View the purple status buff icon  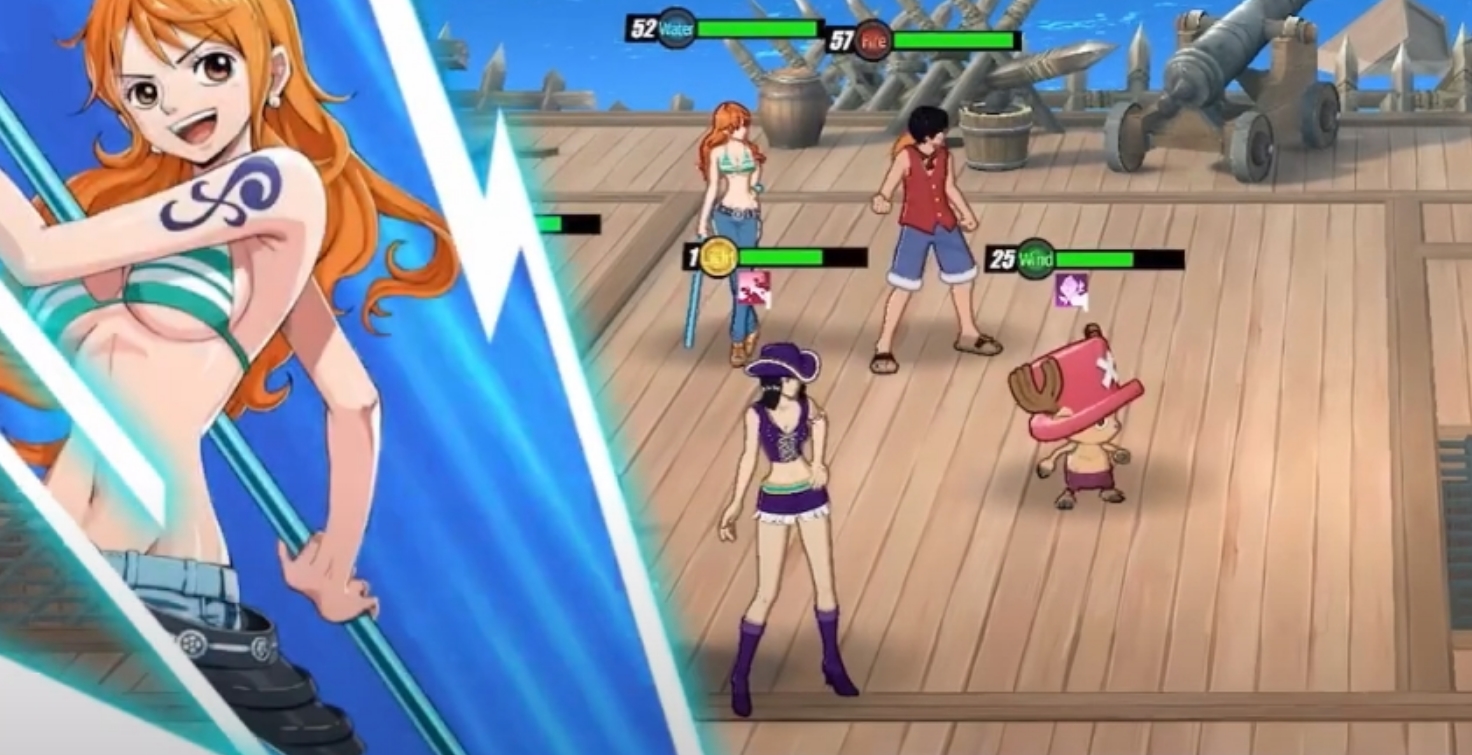(1071, 290)
